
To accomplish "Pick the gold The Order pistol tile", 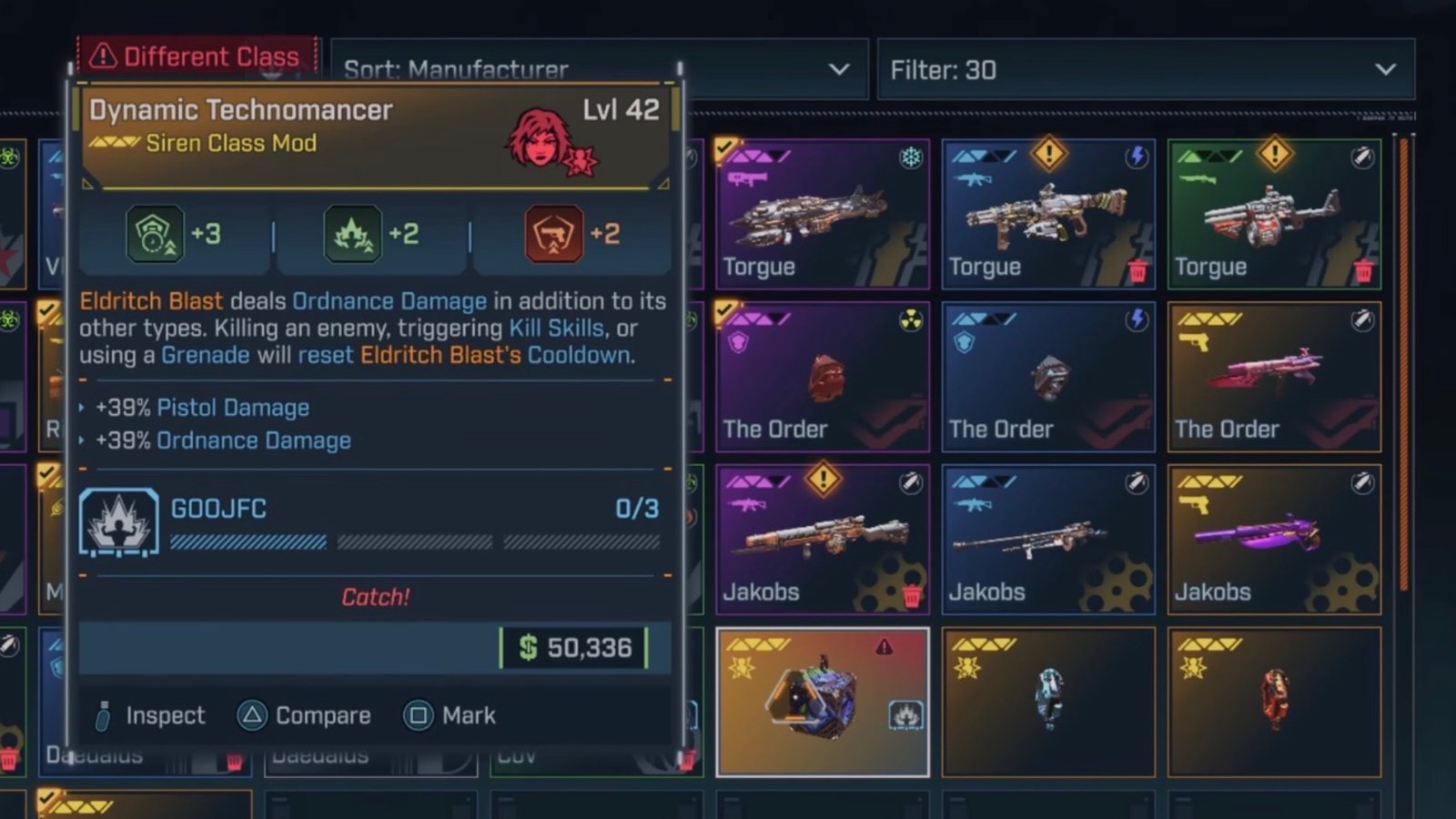I will click(1274, 377).
